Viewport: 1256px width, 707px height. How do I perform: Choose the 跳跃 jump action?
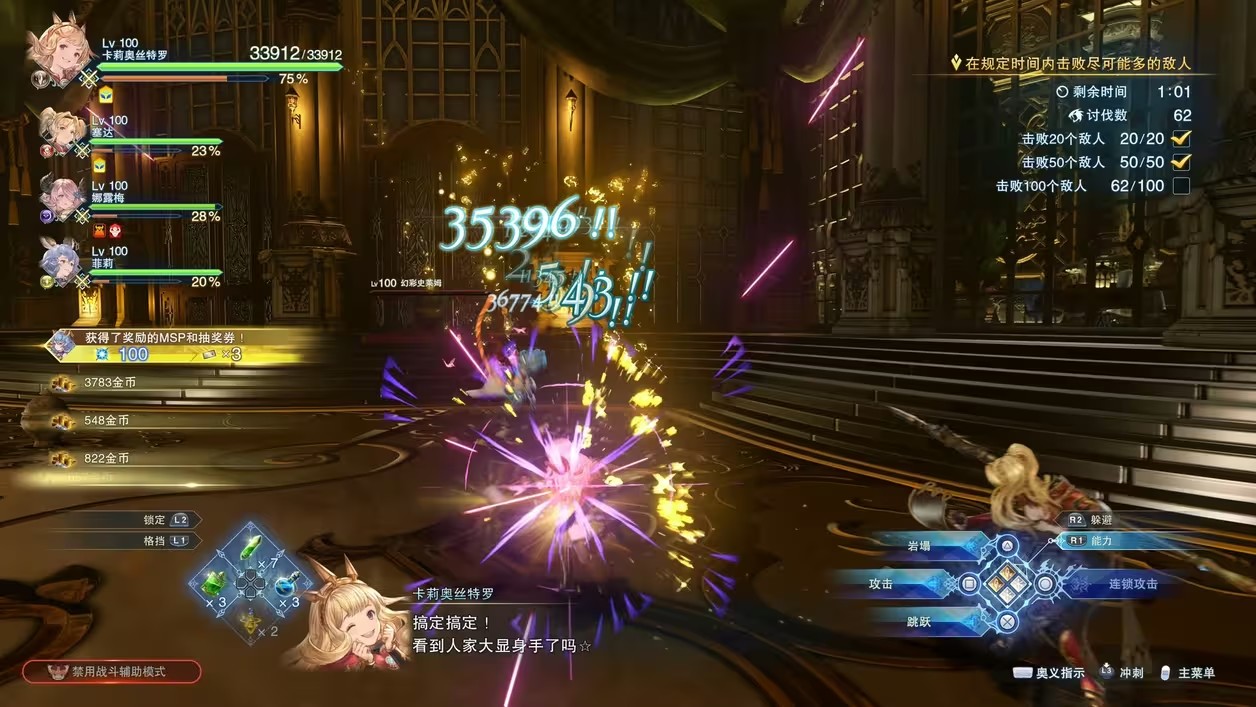[918, 621]
